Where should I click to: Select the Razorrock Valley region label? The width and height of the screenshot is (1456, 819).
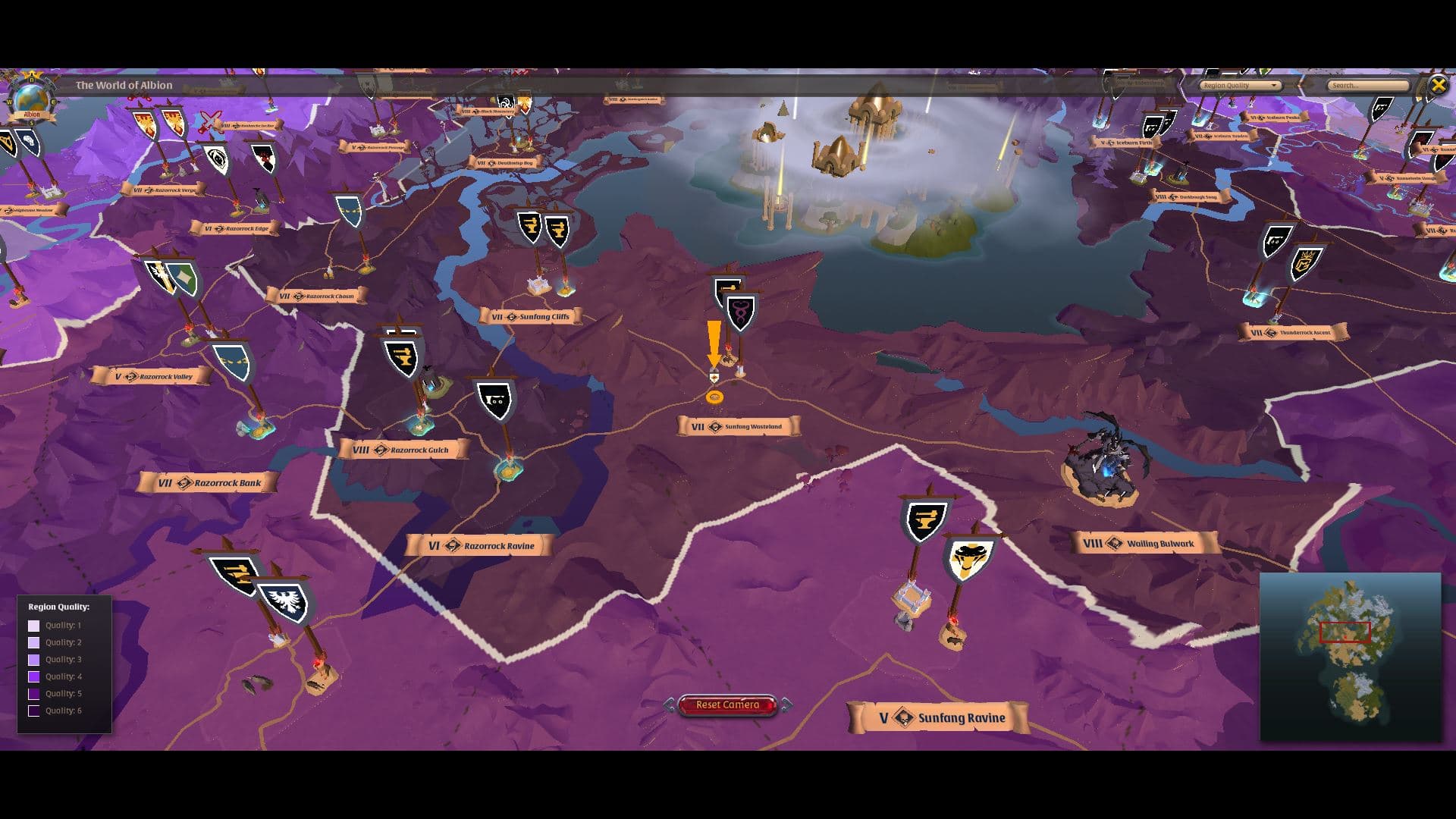[152, 377]
